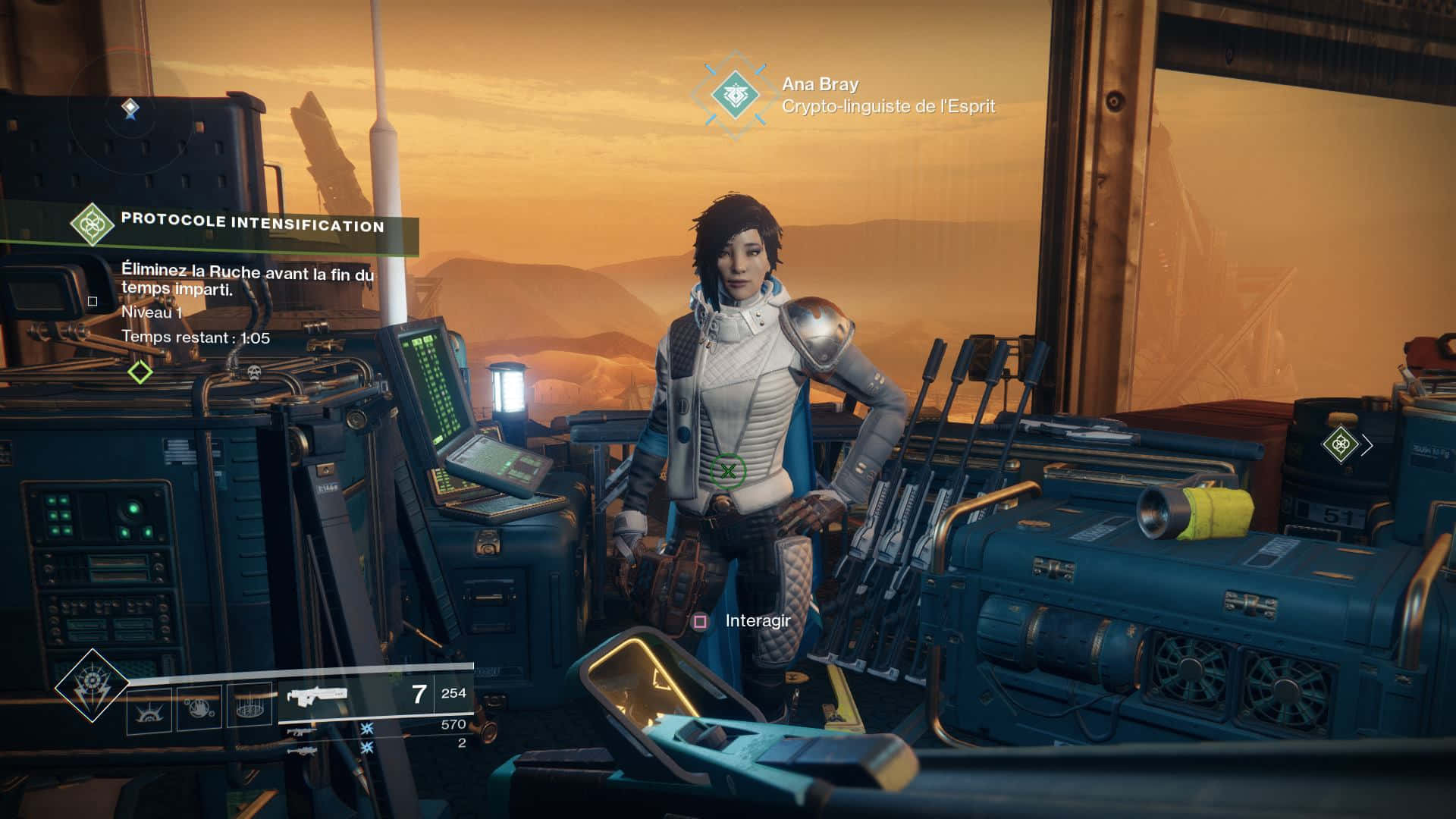Use the grenade ability slot
The image size is (1456, 819).
tap(149, 710)
